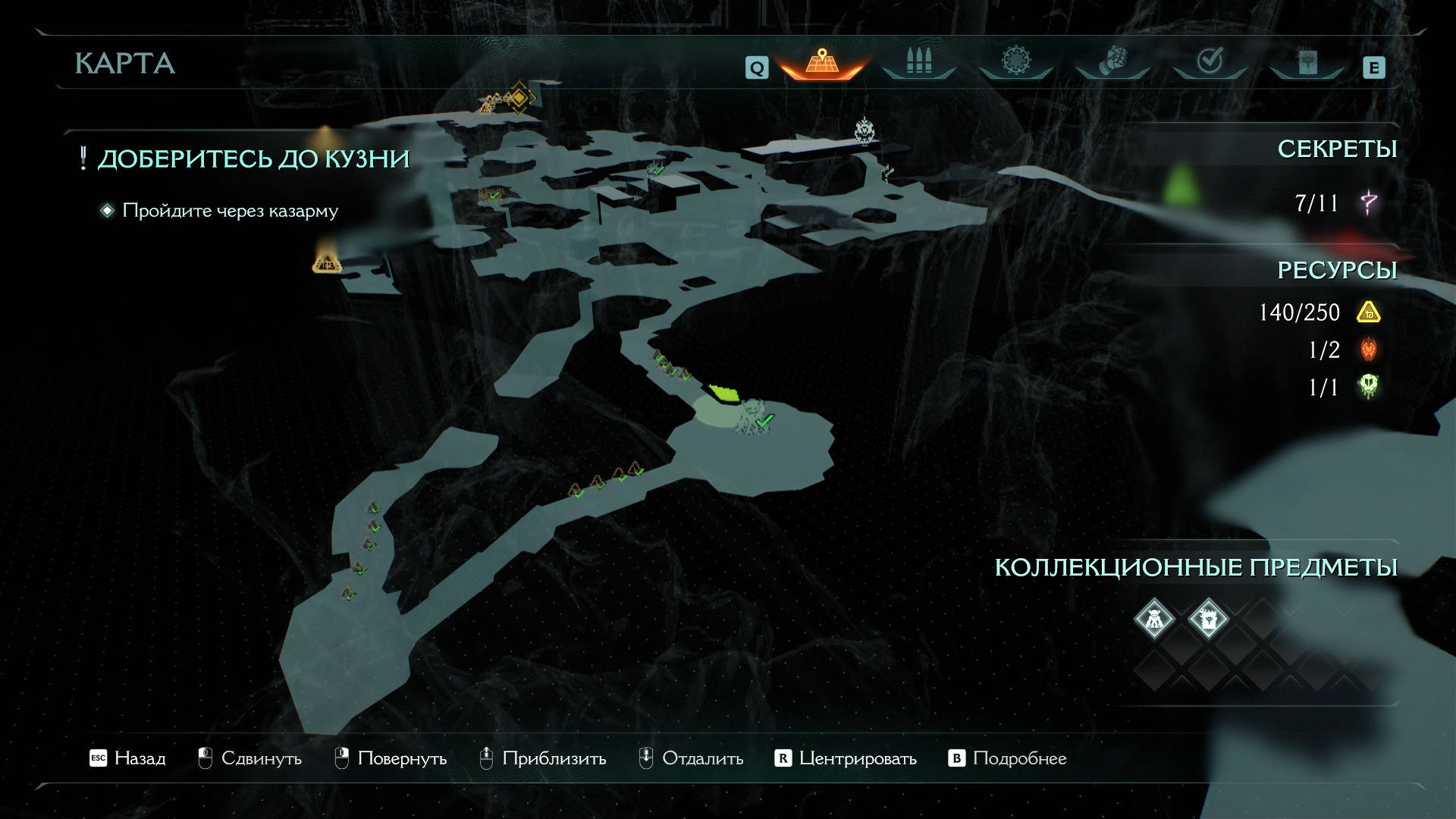Select the yellow objective marker on map
The image size is (1456, 819).
(x=519, y=98)
